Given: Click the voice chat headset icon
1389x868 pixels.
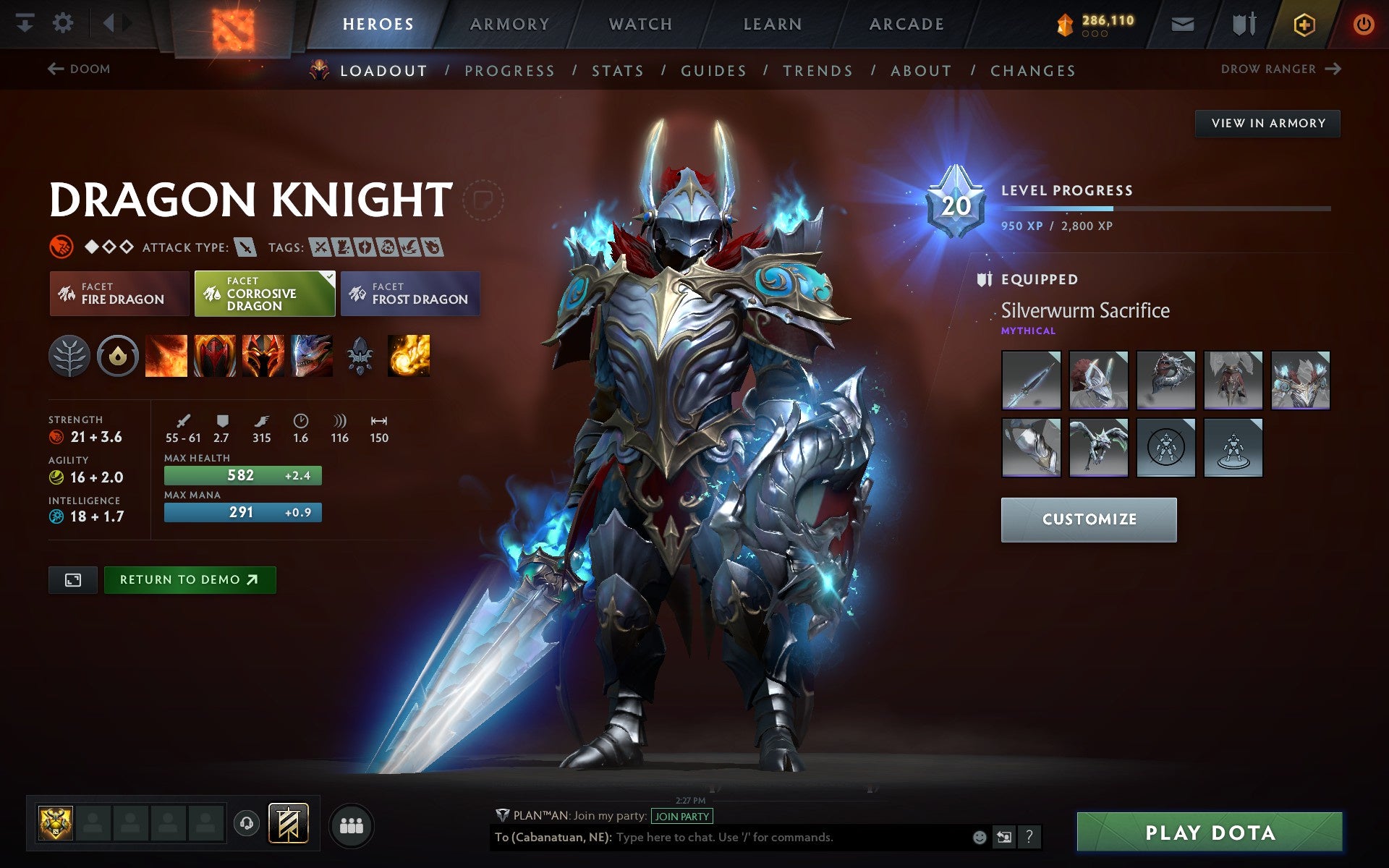Looking at the screenshot, I should coord(245,823).
